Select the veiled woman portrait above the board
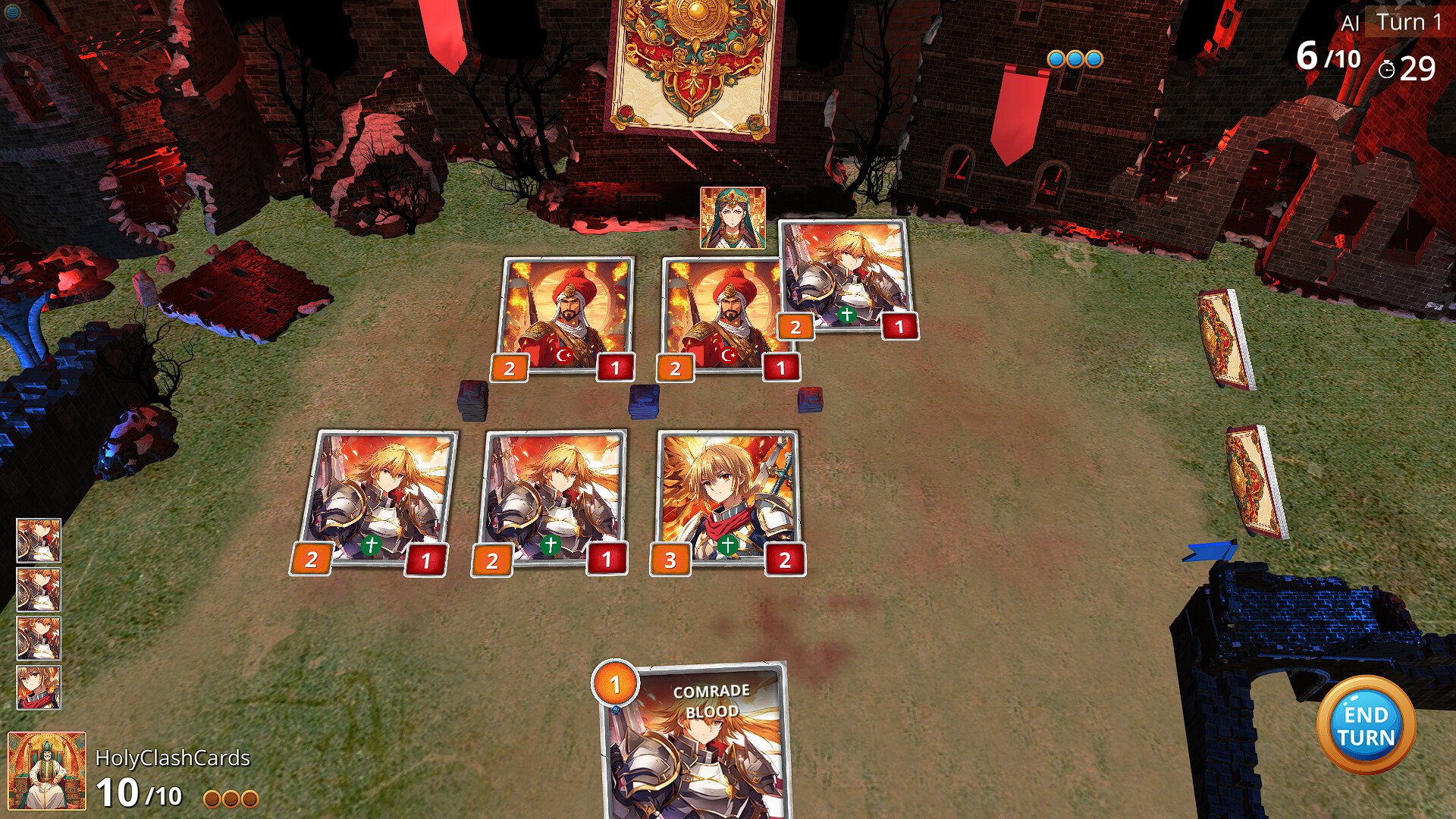 pyautogui.click(x=733, y=218)
